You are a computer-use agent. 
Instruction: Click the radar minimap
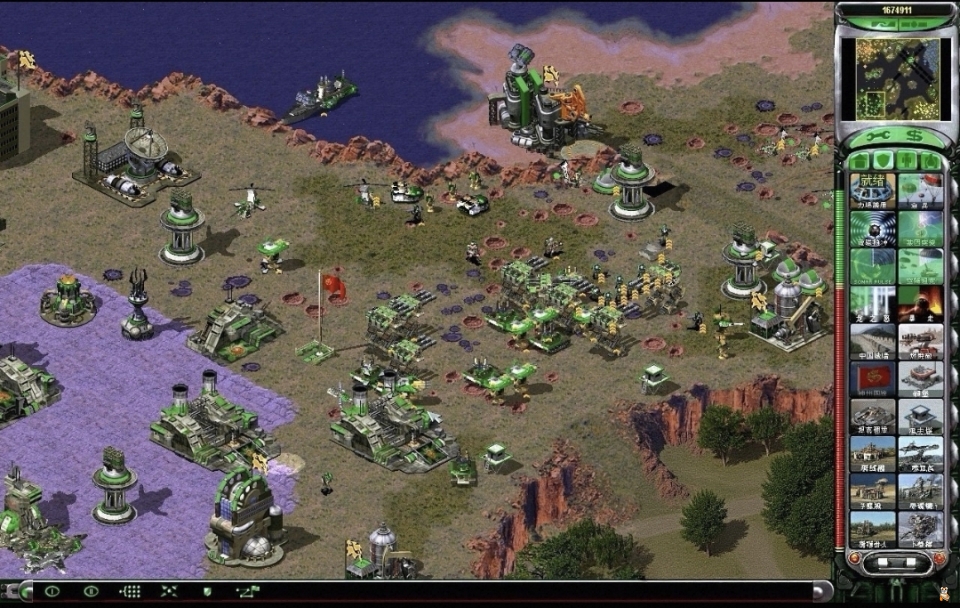point(891,78)
